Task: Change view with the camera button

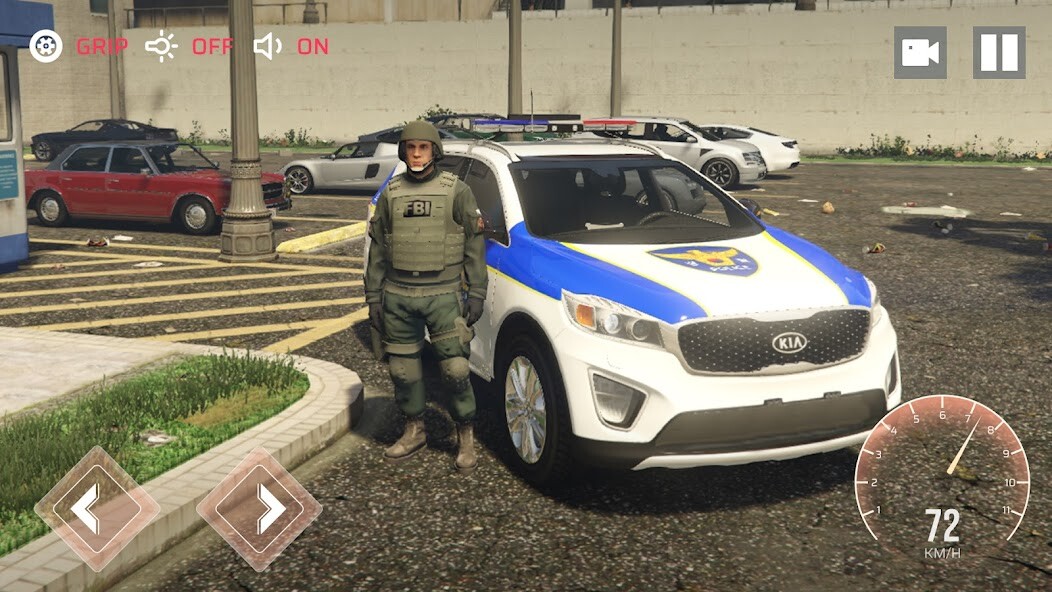Action: click(920, 53)
